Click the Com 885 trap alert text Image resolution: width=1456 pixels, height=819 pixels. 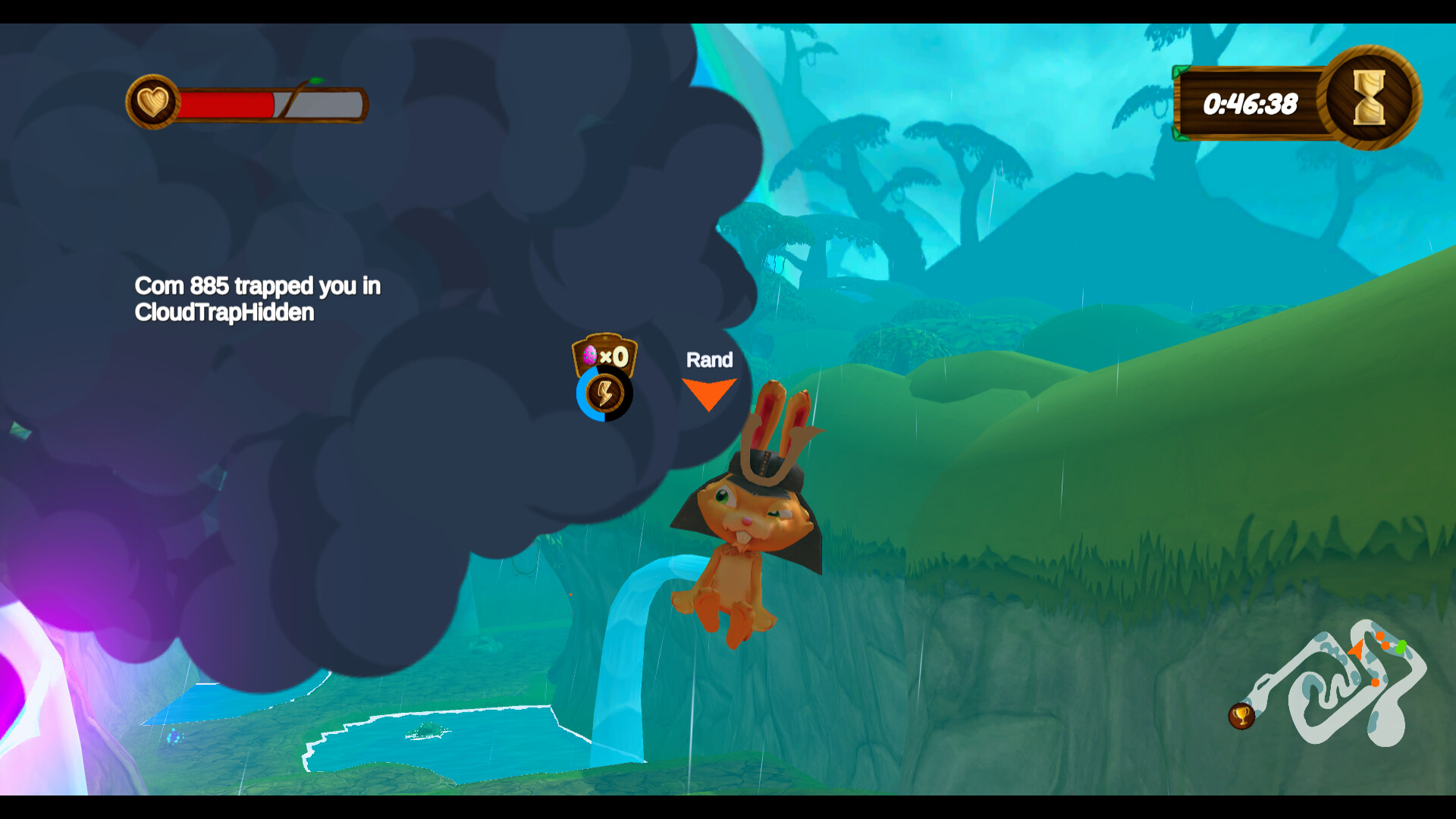click(258, 287)
